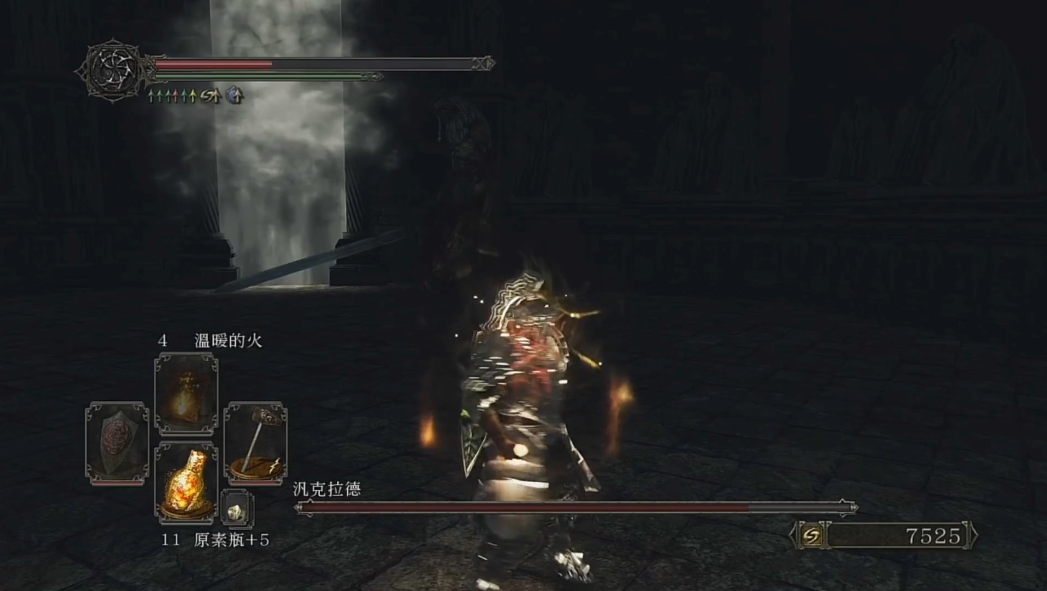Use the 原素瓶+5 flask slot
The image size is (1047, 591).
pos(186,484)
